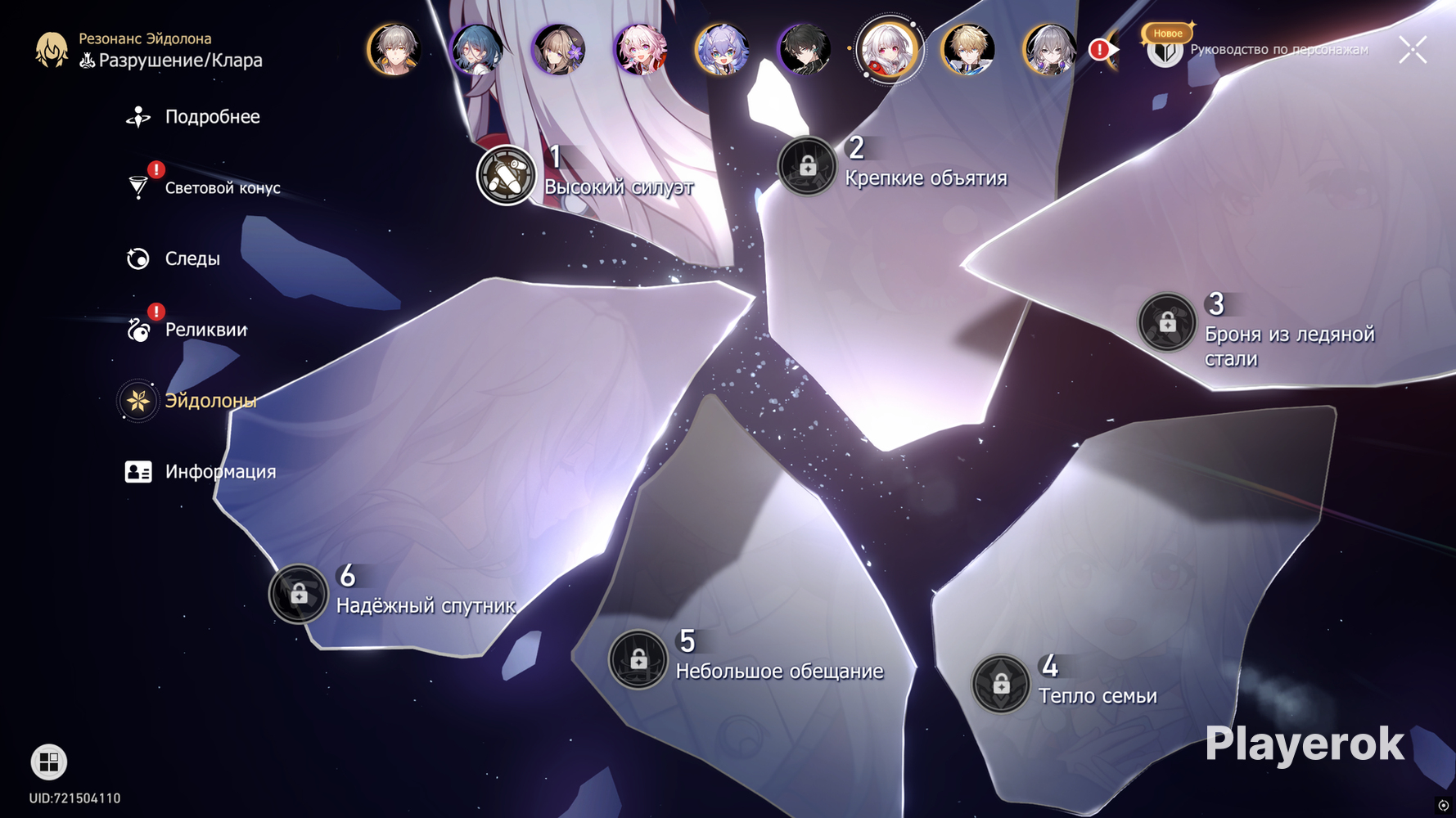
Task: Choose locked eidolon 5 Небольшое обещание
Action: 638,658
